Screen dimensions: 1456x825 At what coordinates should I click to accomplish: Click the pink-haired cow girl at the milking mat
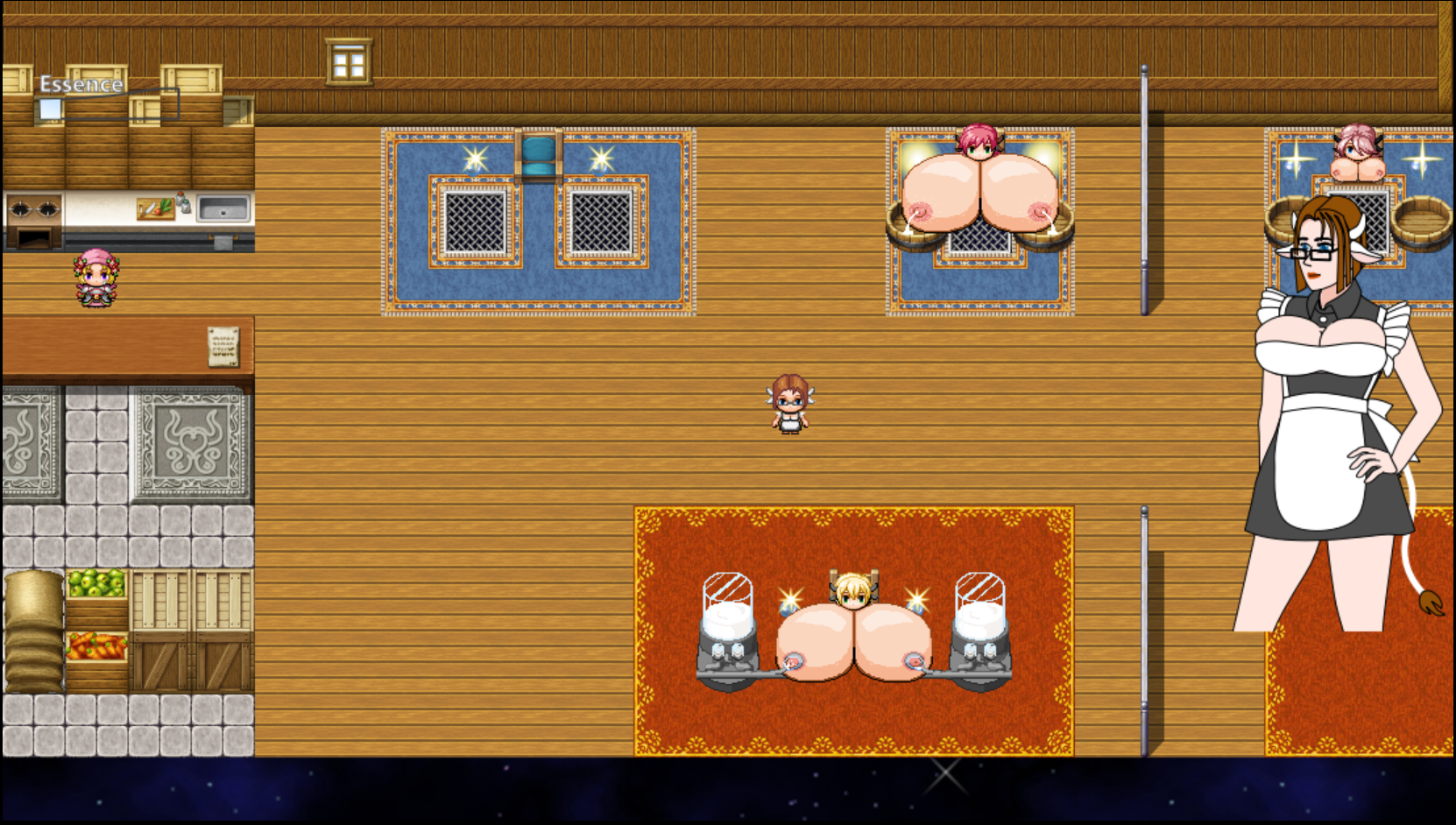(x=979, y=145)
